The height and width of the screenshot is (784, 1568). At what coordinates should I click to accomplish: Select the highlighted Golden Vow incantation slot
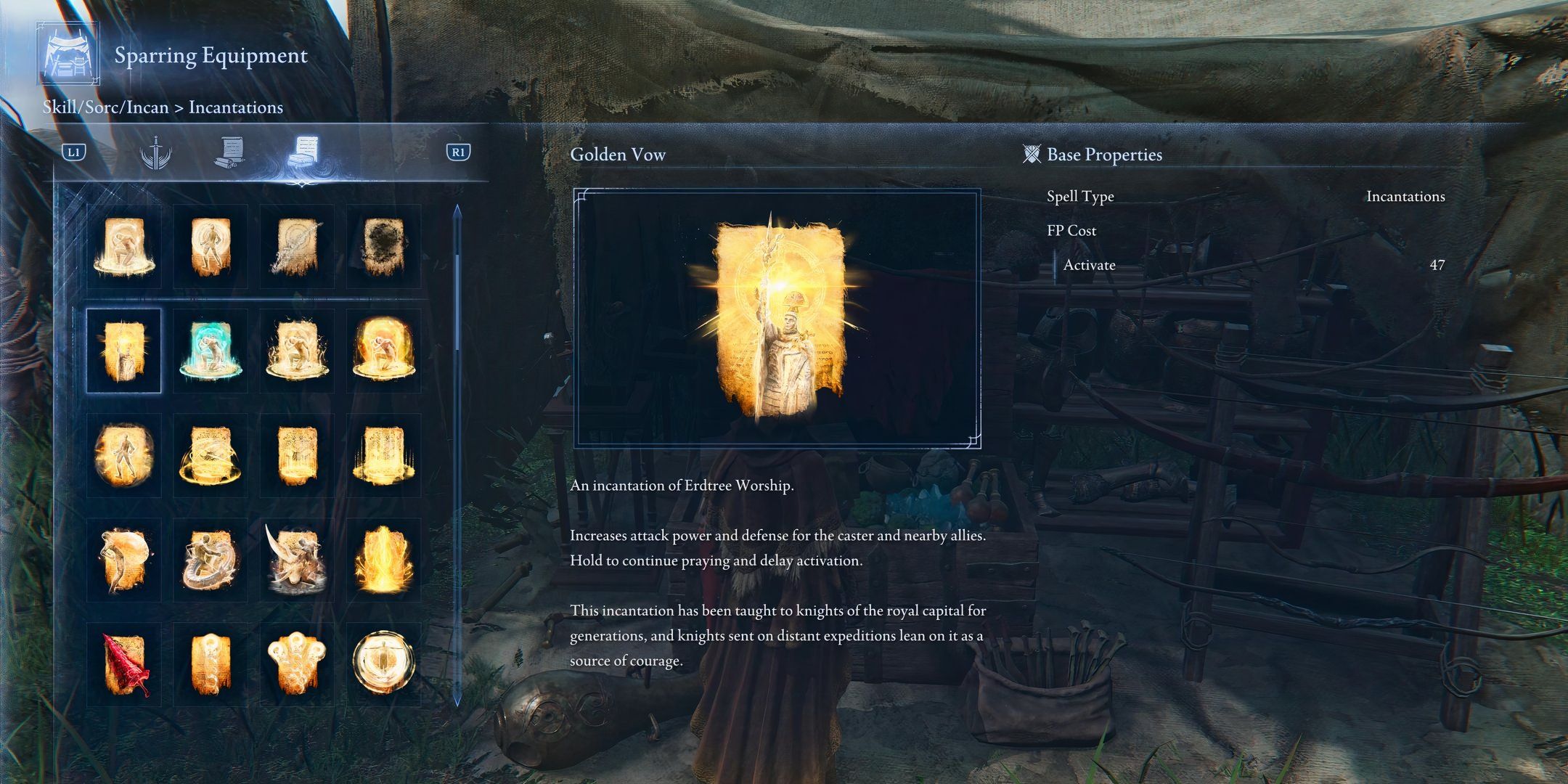[x=124, y=351]
